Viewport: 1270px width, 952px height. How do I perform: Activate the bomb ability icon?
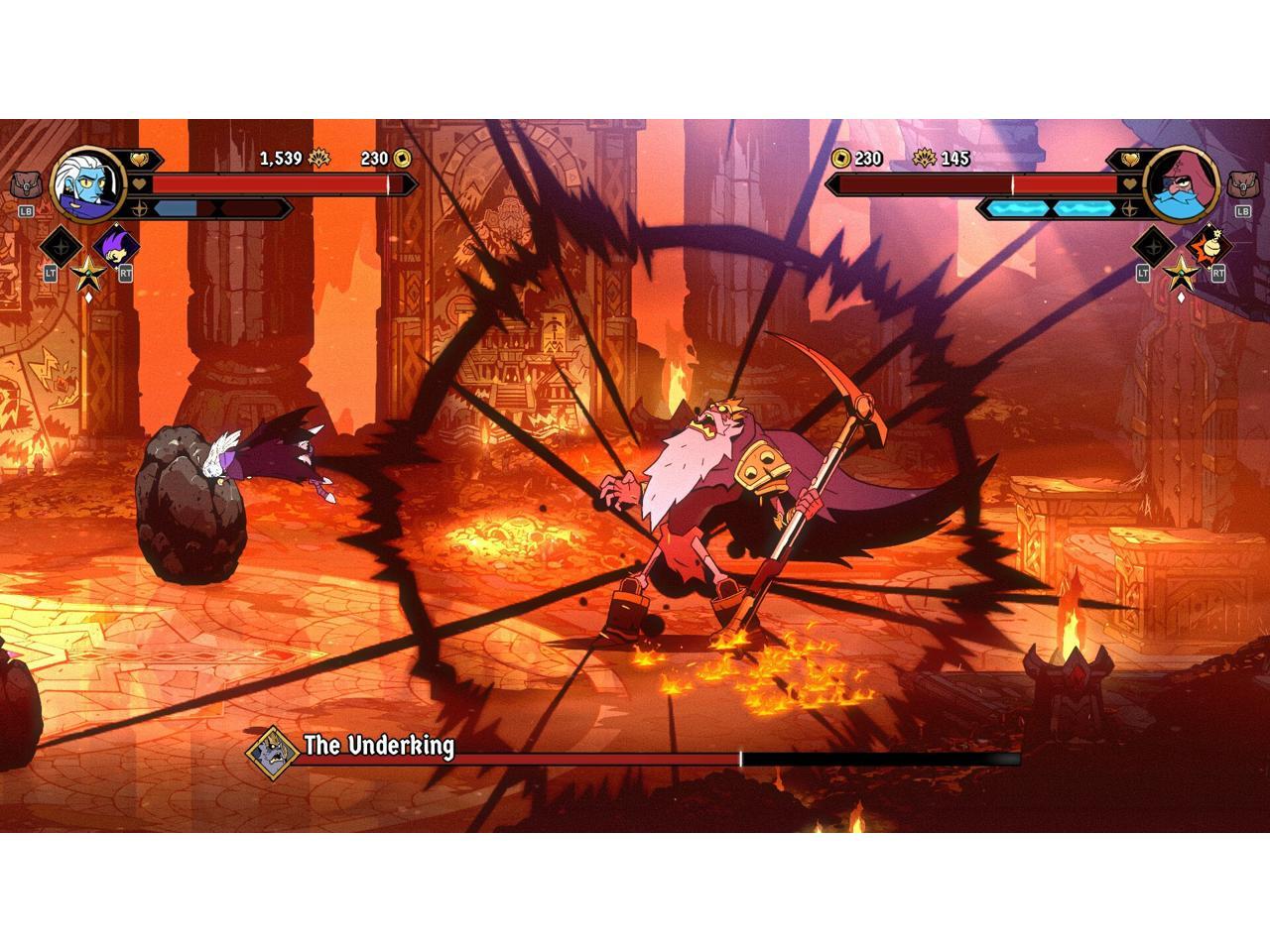coord(1206,246)
